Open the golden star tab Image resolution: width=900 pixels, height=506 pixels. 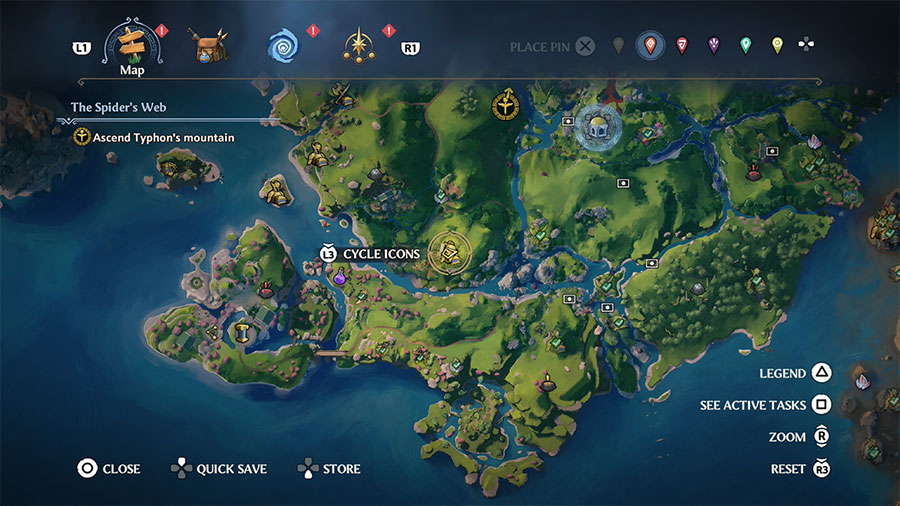click(x=358, y=46)
